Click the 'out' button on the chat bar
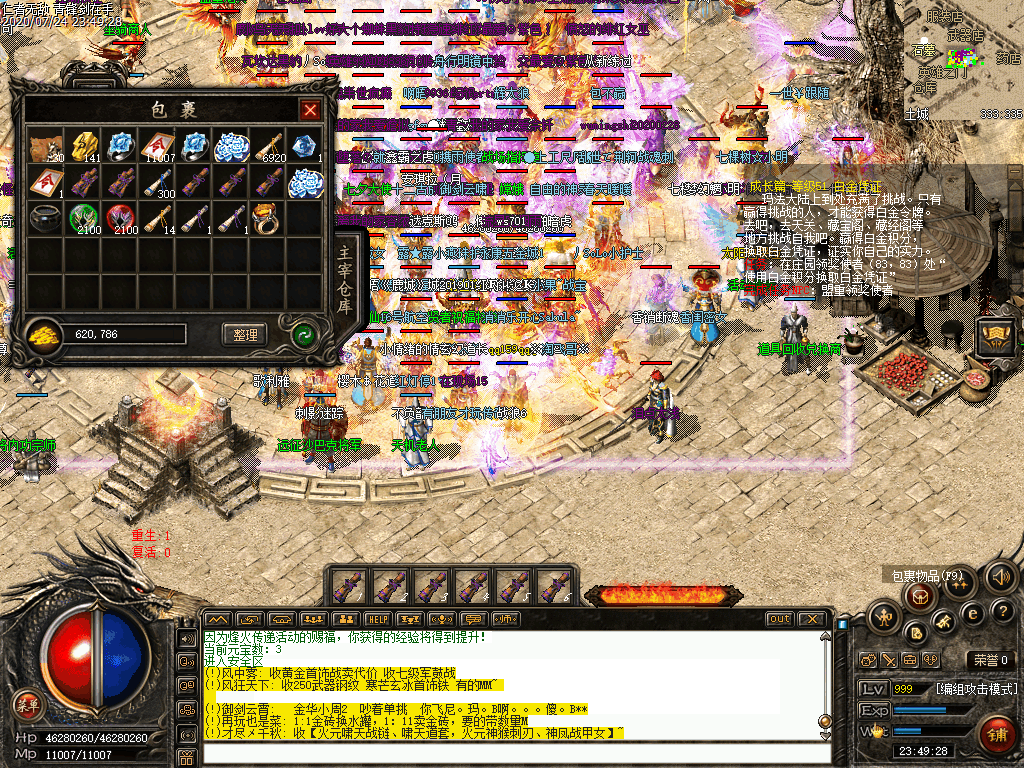The width and height of the screenshot is (1024, 768). pos(780,619)
